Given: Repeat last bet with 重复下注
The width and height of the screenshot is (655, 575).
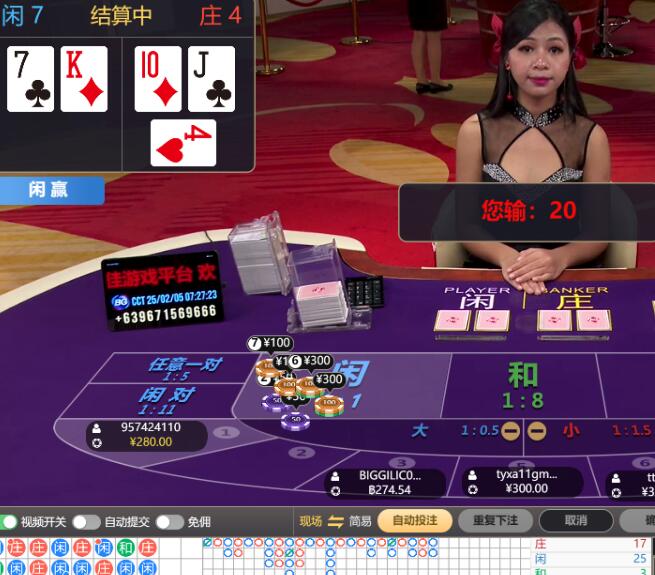Looking at the screenshot, I should (x=495, y=521).
